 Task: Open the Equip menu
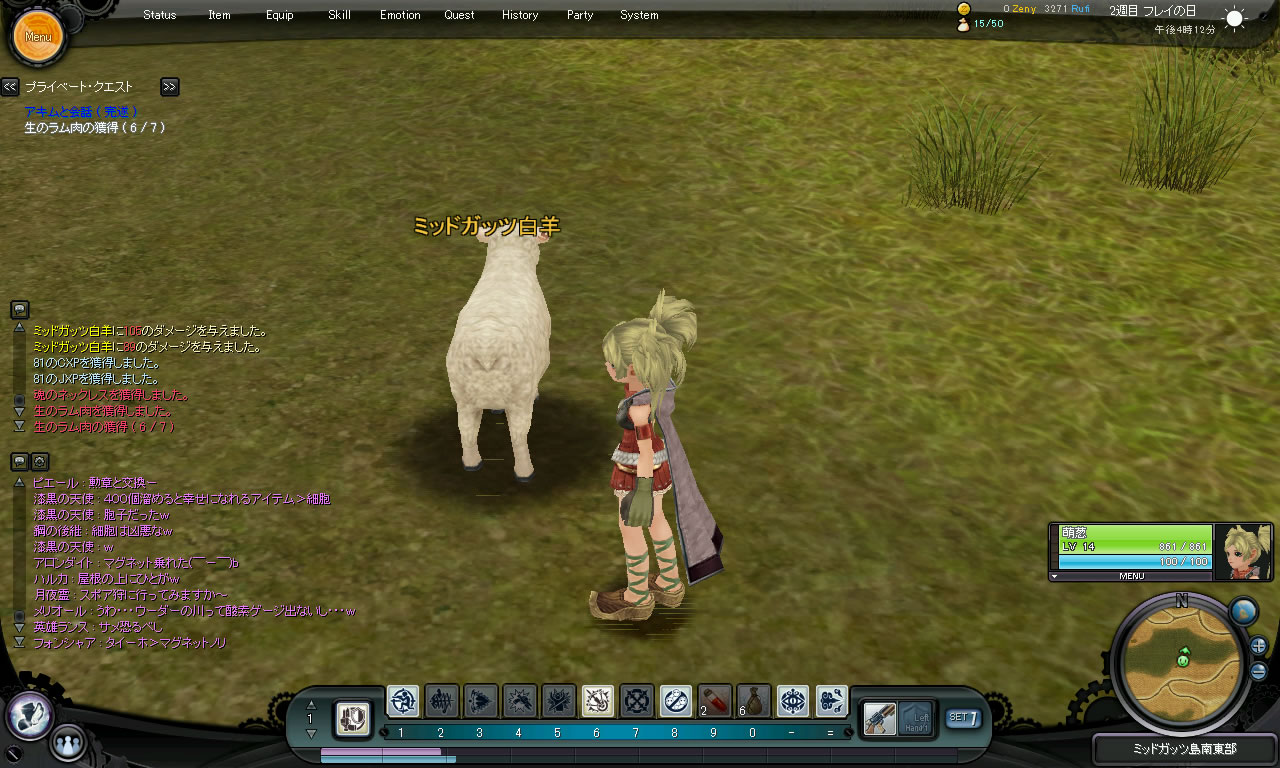(x=280, y=15)
